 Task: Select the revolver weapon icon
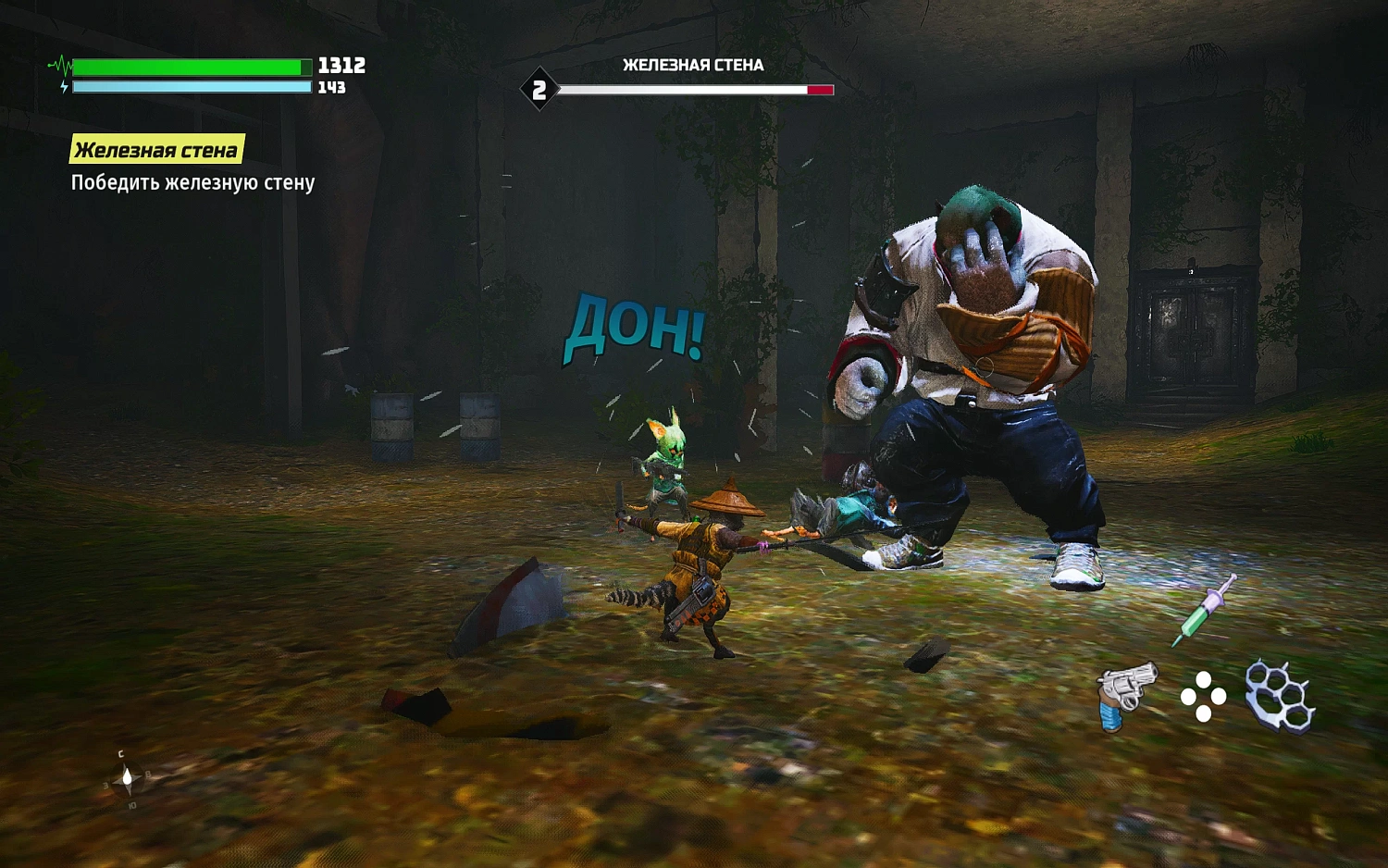(1126, 694)
